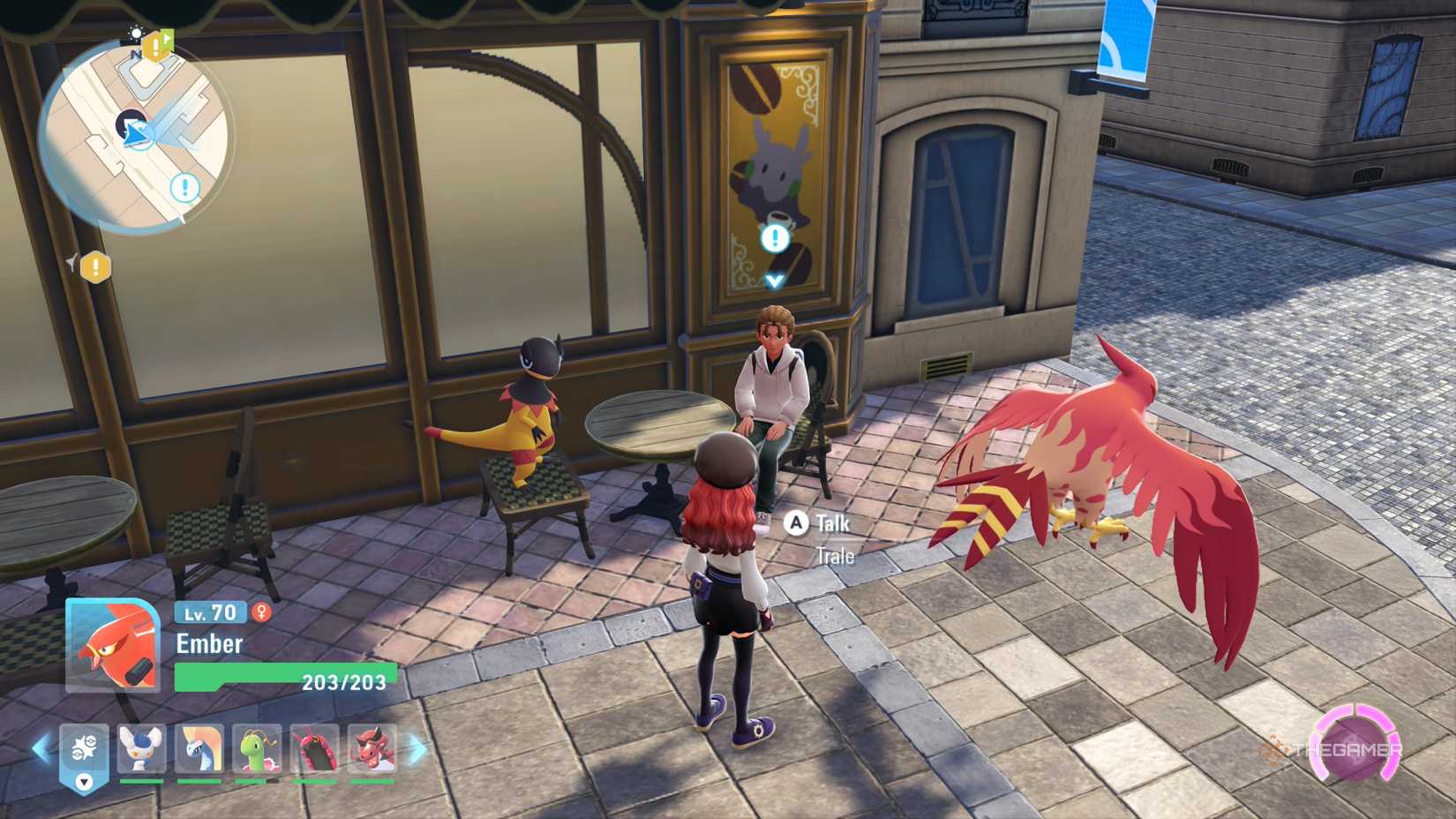Click the green flag marker atop the minimap
1456x819 pixels.
[168, 38]
